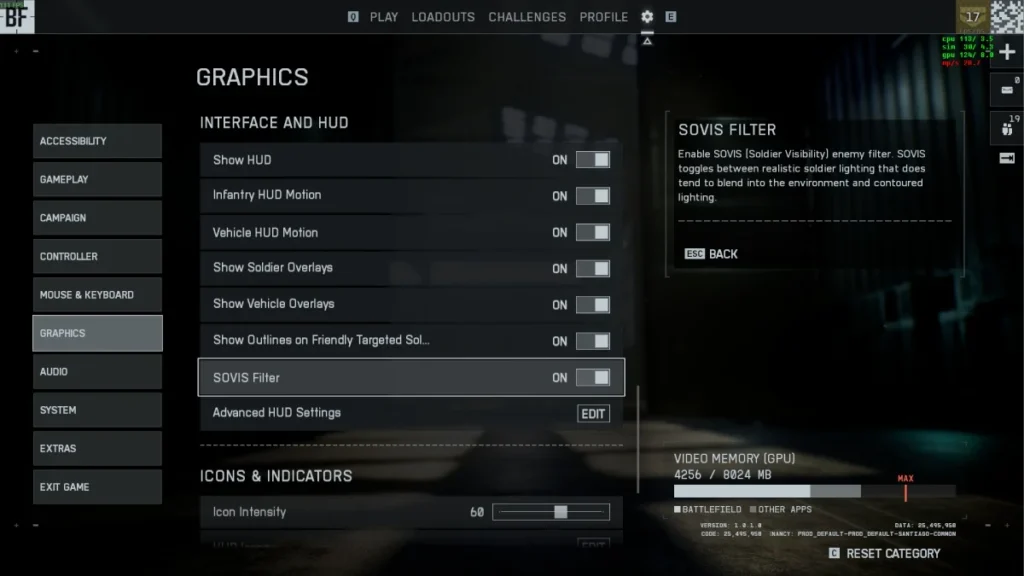Screen dimensions: 1024x576
Task: Open the Profile tab
Action: coord(604,17)
